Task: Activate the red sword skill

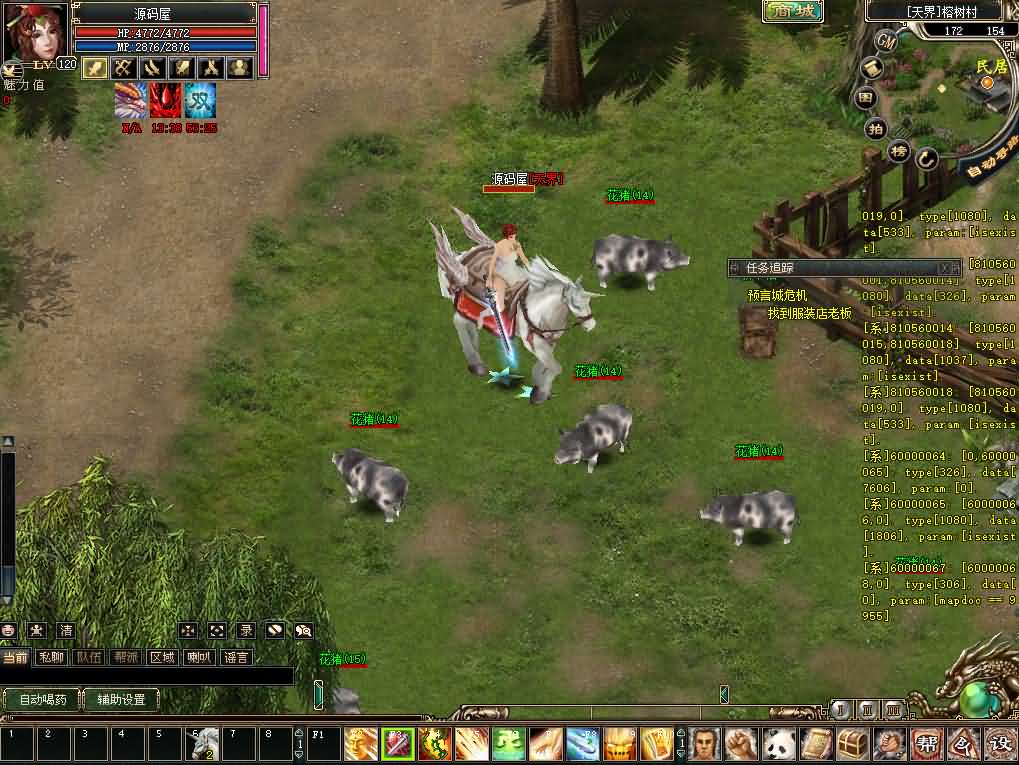Action: click(398, 744)
